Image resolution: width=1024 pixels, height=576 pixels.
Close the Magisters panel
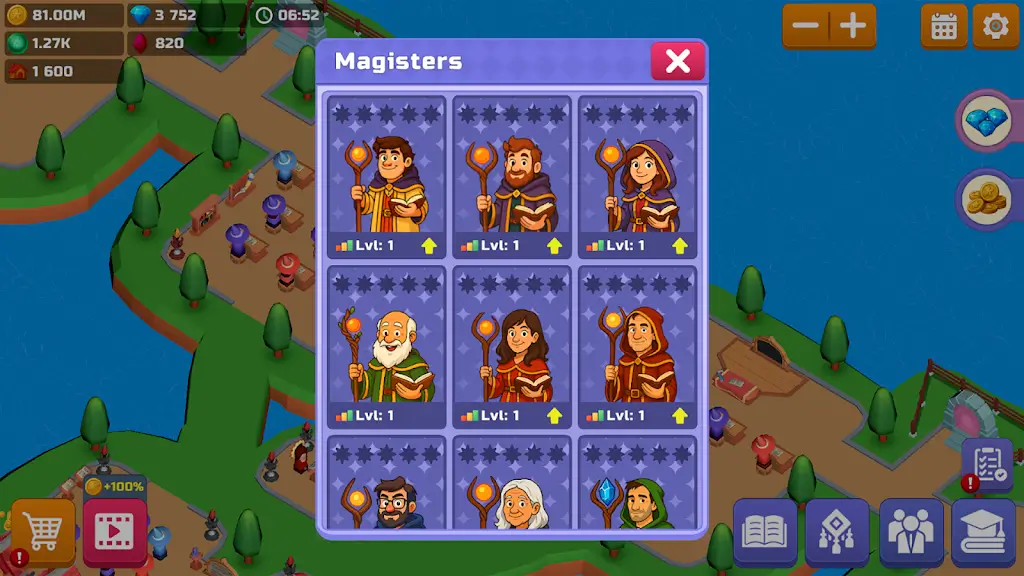point(678,61)
